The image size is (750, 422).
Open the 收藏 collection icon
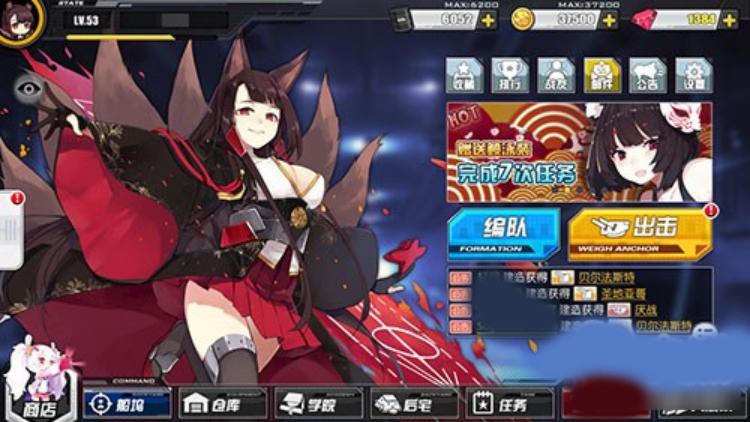[464, 75]
